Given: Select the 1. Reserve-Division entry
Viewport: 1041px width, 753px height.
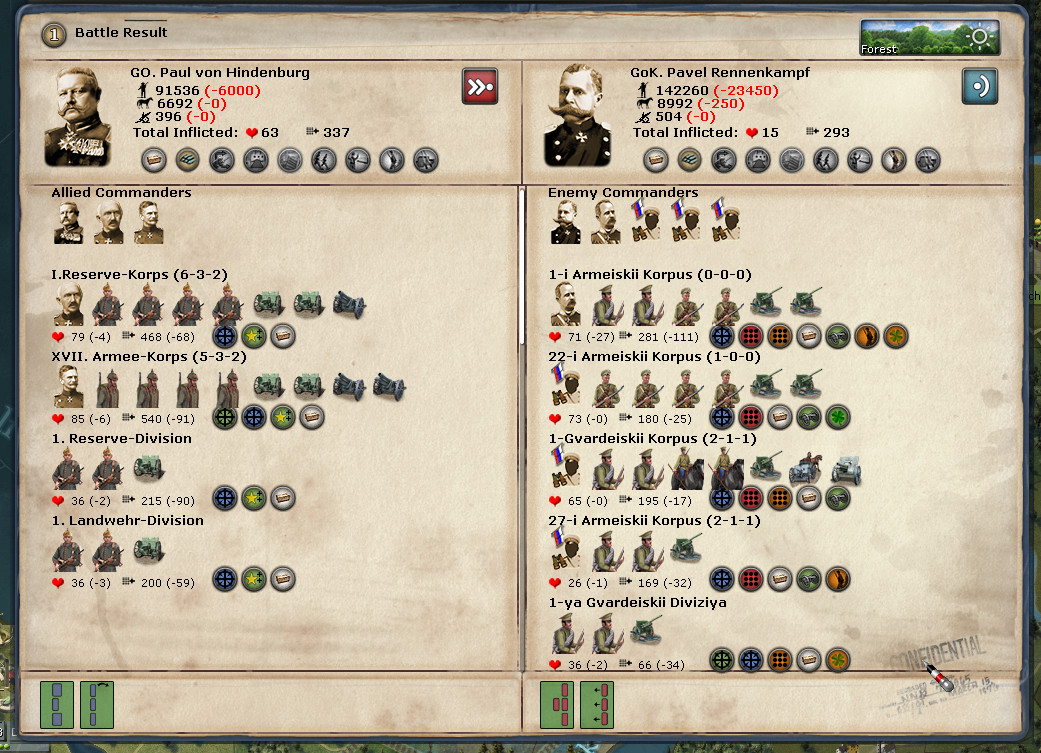Looking at the screenshot, I should click(121, 438).
